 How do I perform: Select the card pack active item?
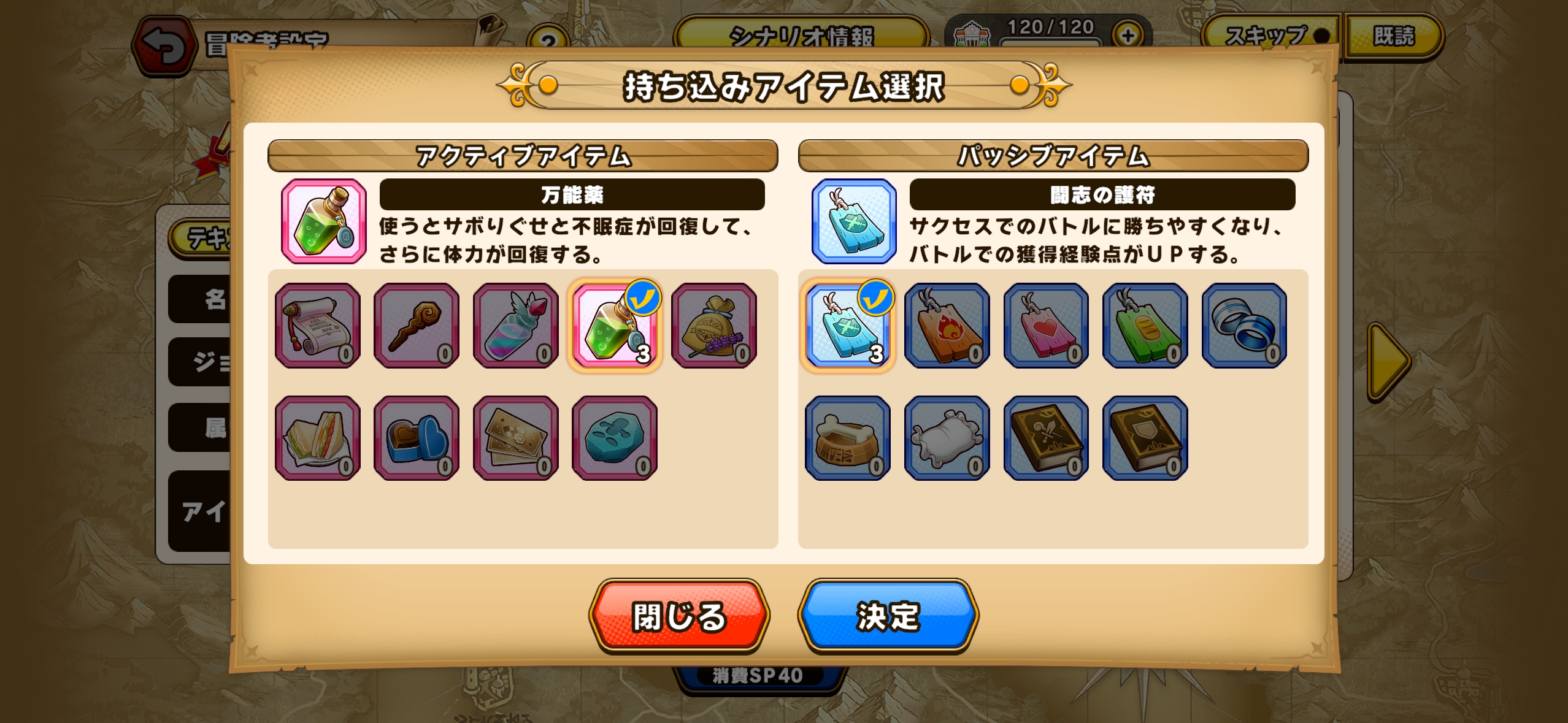(515, 437)
